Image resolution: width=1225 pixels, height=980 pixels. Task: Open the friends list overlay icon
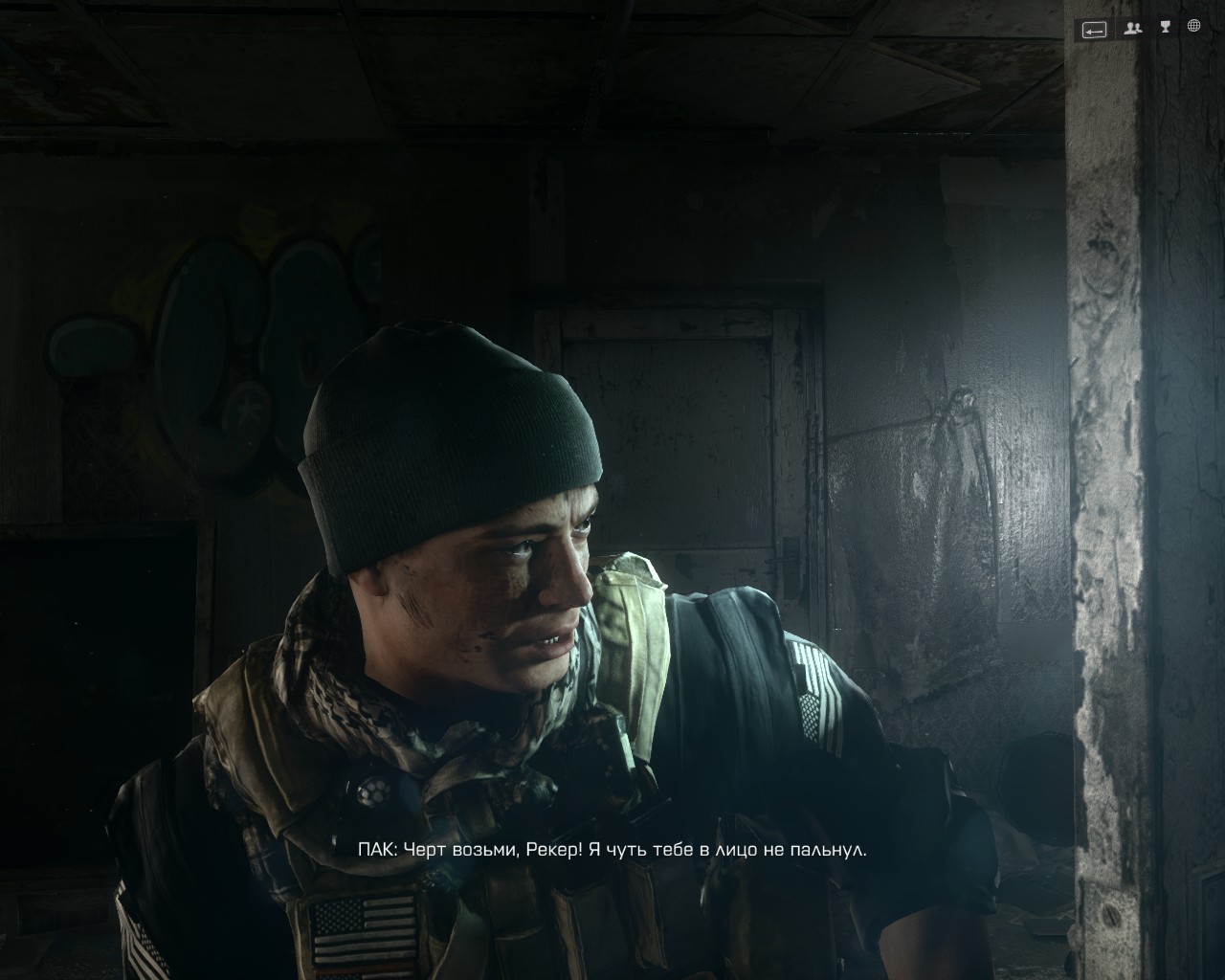click(1134, 29)
